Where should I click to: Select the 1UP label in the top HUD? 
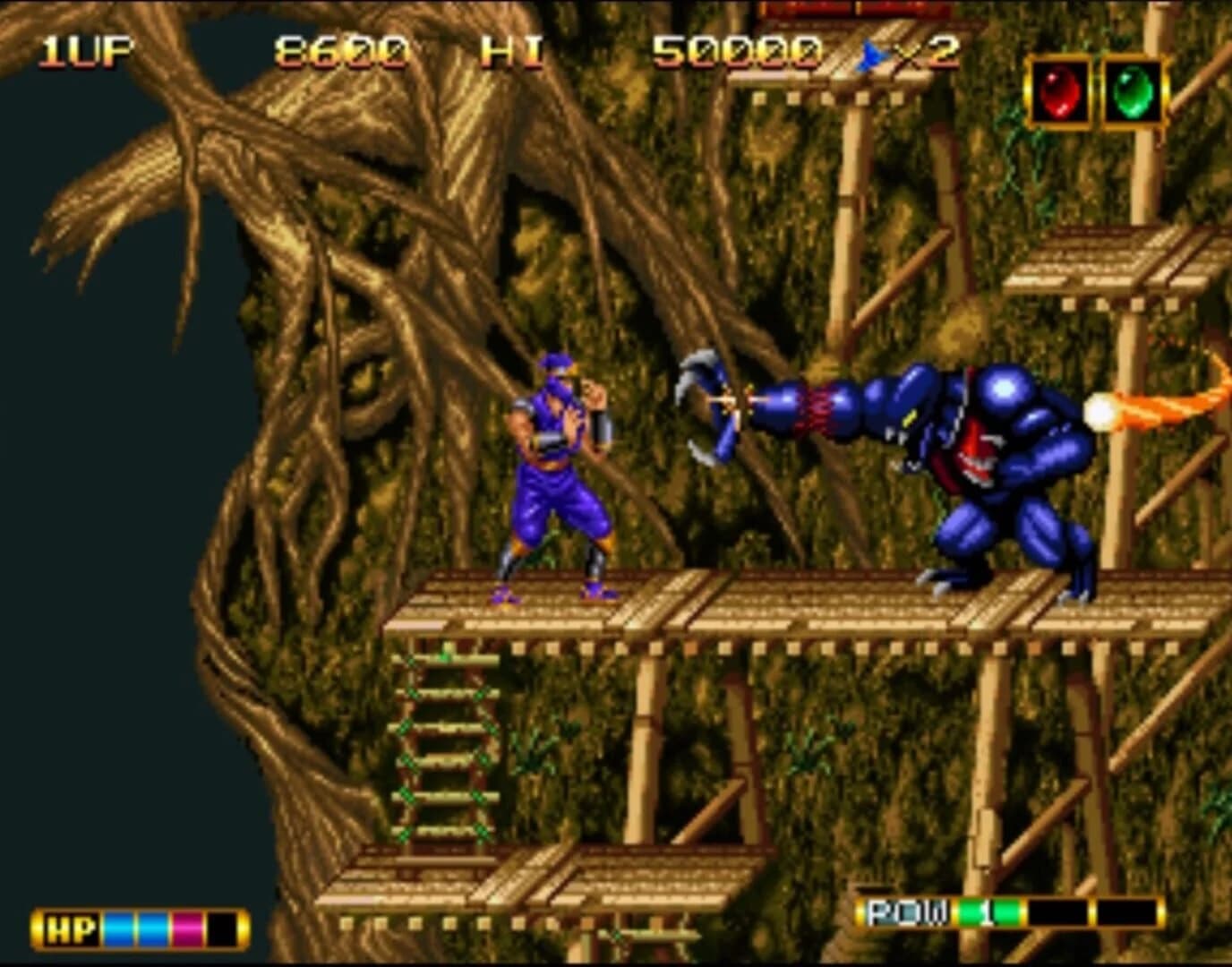(x=85, y=51)
